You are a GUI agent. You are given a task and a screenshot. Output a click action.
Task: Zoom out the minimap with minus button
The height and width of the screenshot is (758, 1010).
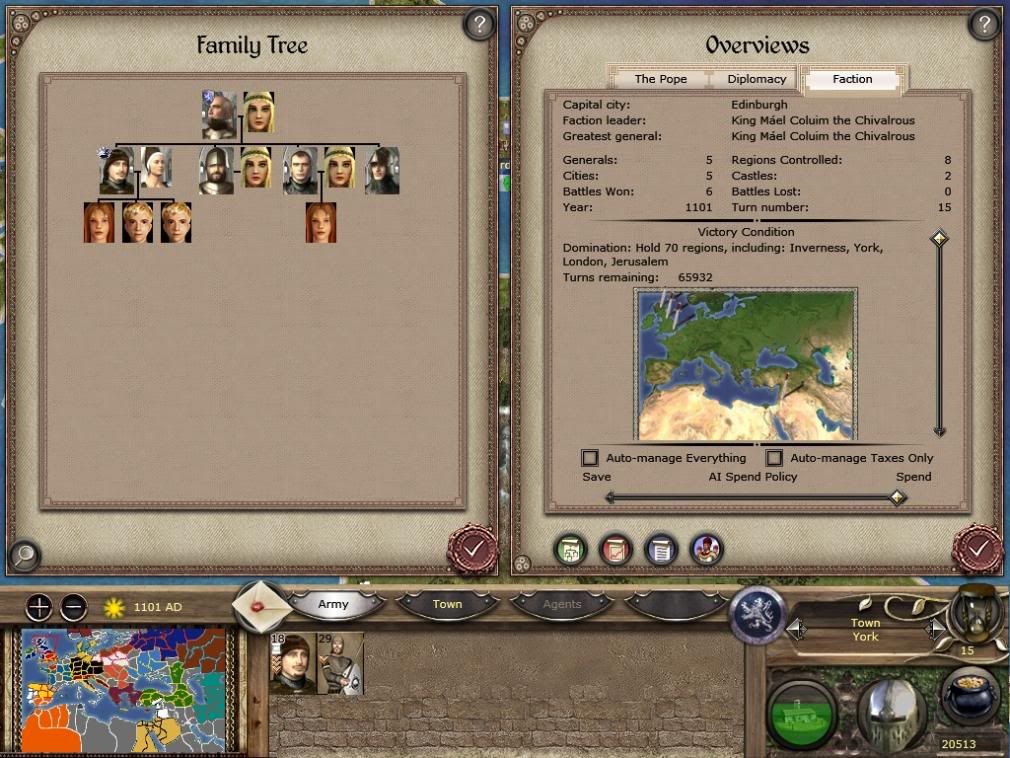tap(73, 607)
